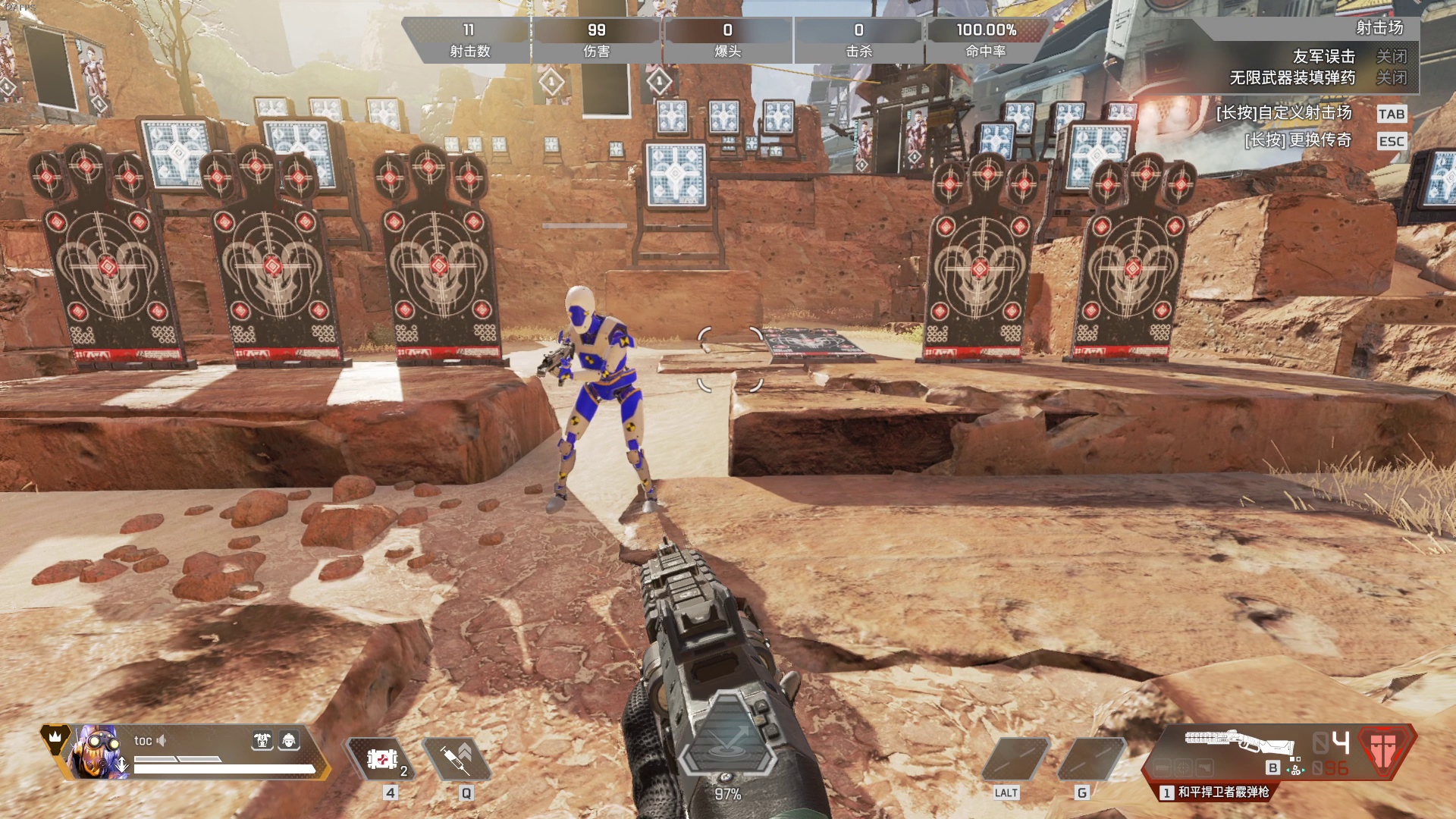The image size is (1456, 819).
Task: Click the speaker icon next to toc
Action: click(x=161, y=740)
